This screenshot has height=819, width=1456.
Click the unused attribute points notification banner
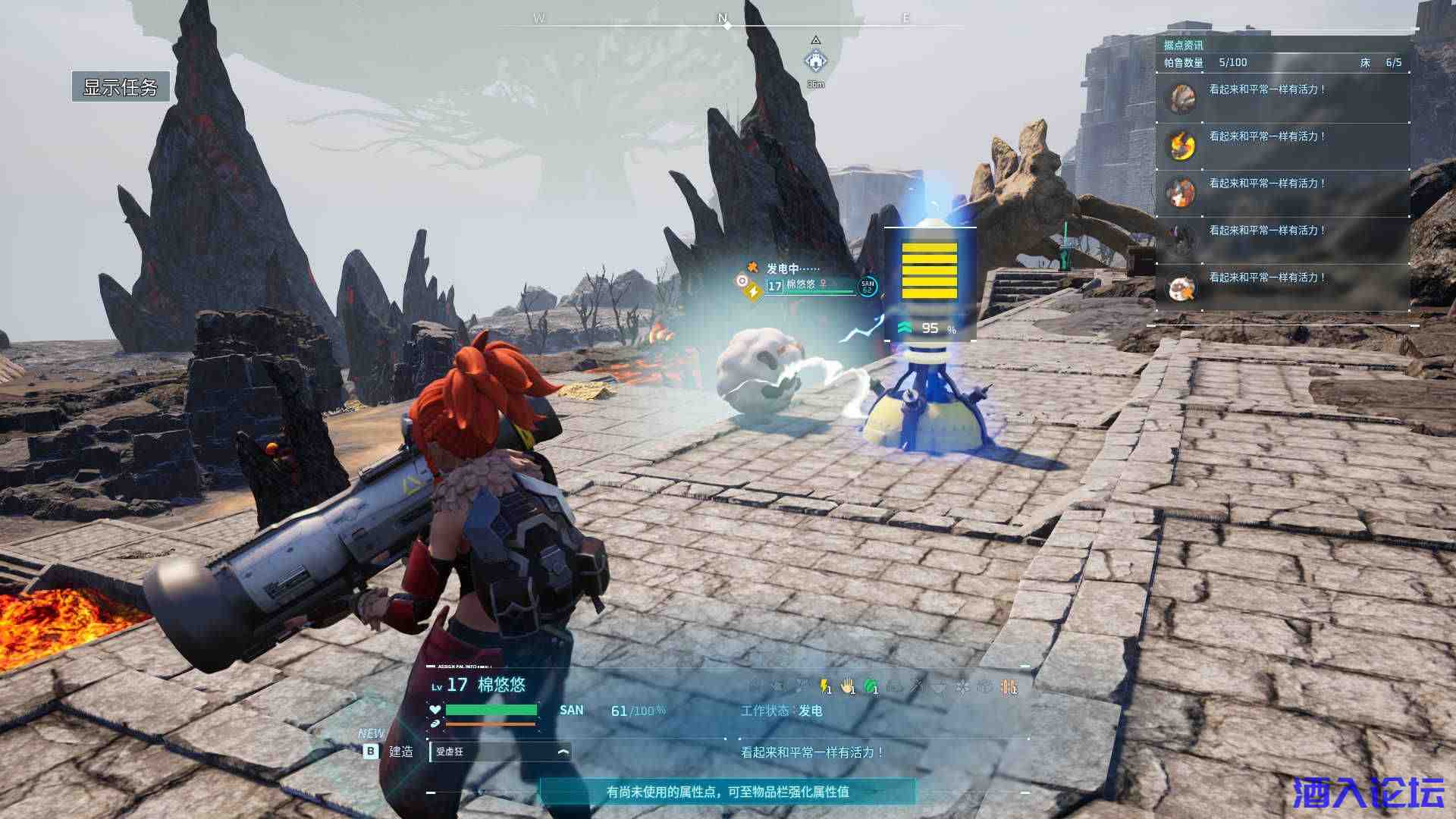[727, 792]
